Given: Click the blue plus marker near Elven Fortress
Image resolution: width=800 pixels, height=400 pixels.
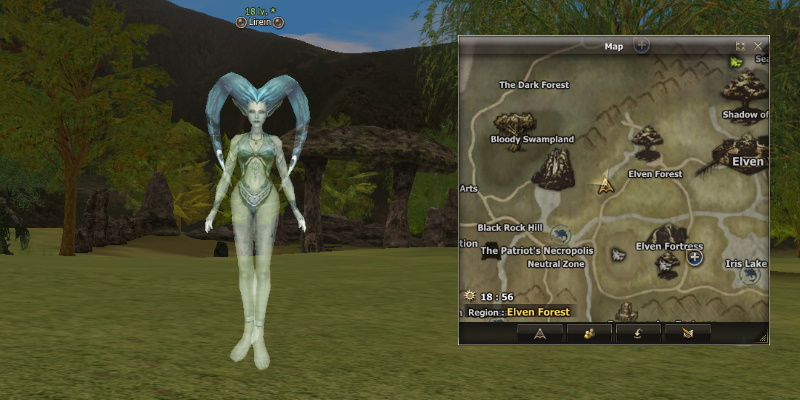Looking at the screenshot, I should tap(696, 258).
